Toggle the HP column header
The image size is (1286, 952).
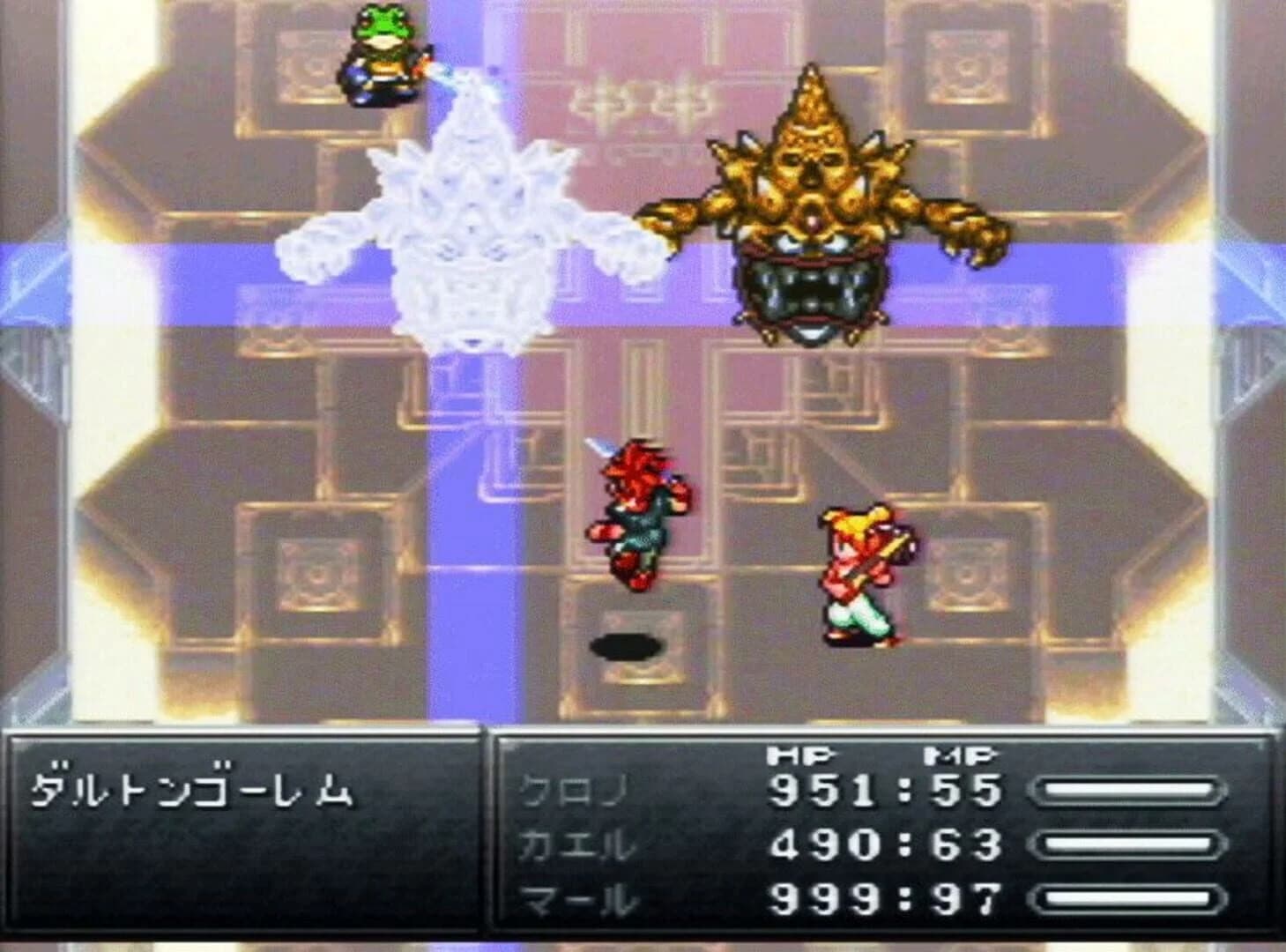(x=798, y=755)
